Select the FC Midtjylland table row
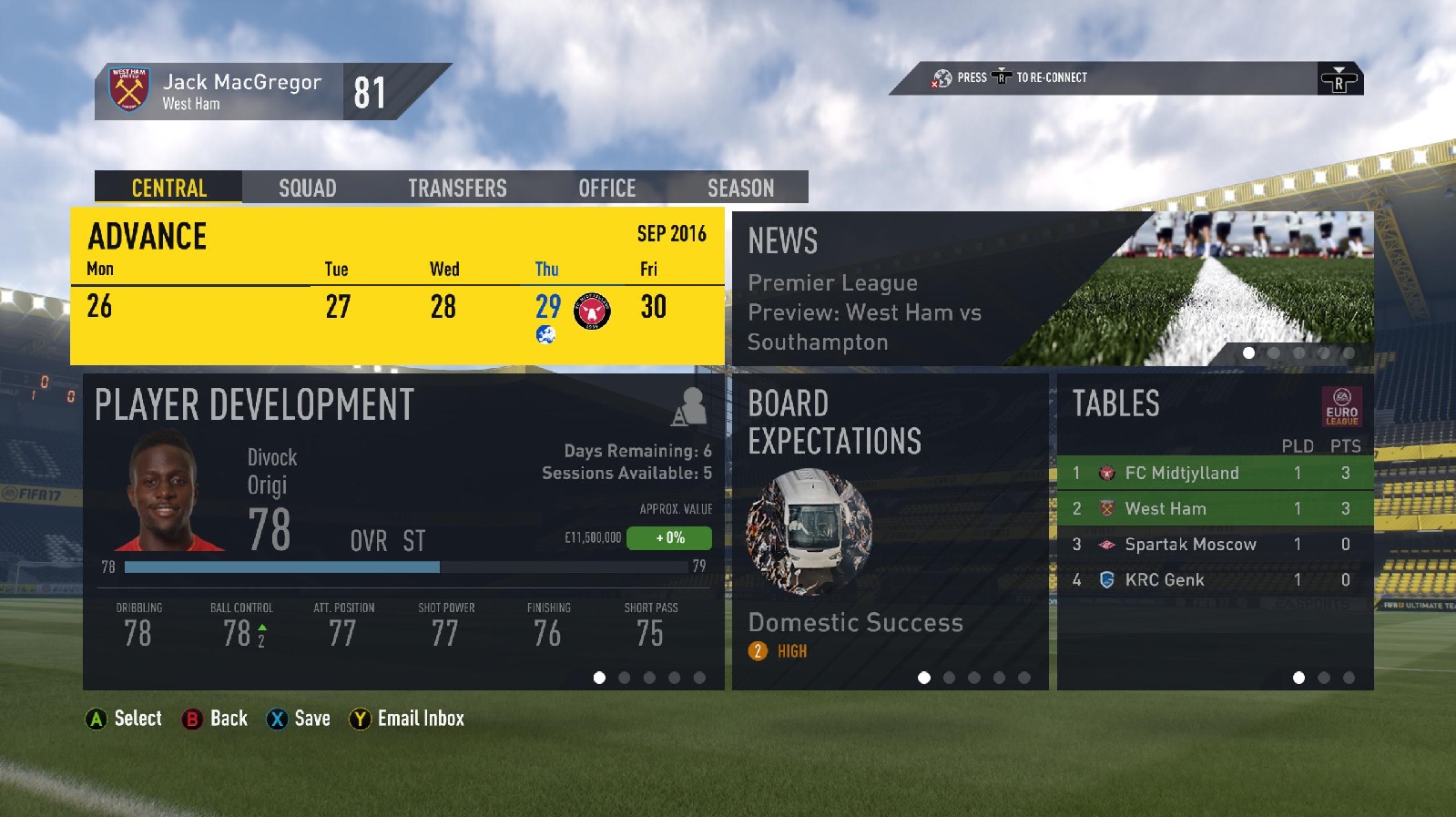The width and height of the screenshot is (1456, 817). coord(1215,473)
